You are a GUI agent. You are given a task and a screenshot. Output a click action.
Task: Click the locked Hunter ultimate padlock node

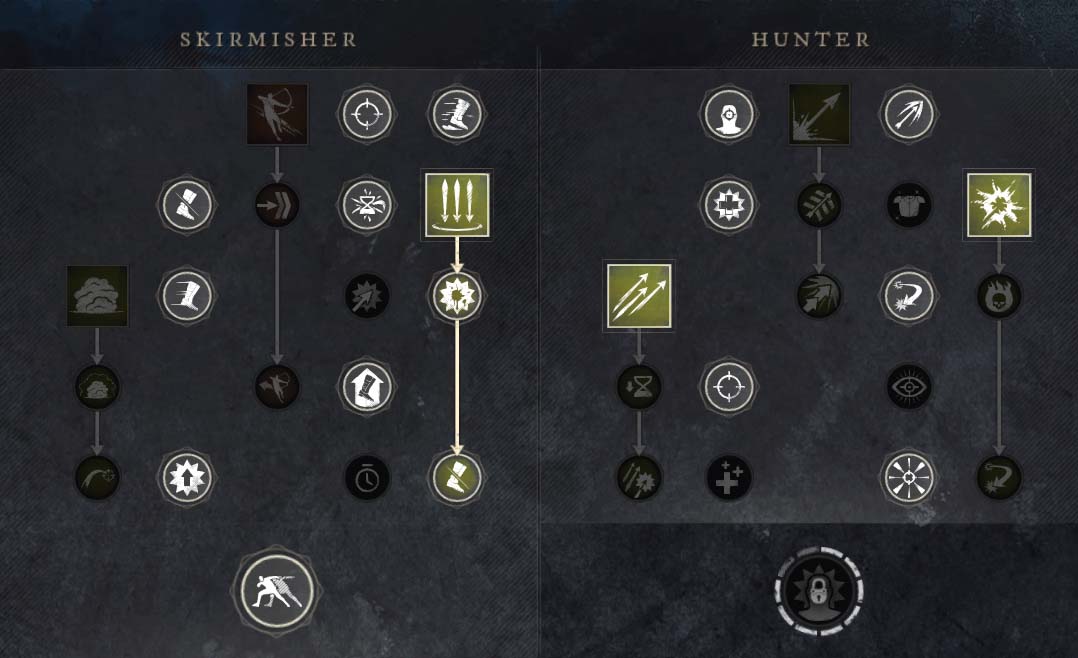click(819, 590)
